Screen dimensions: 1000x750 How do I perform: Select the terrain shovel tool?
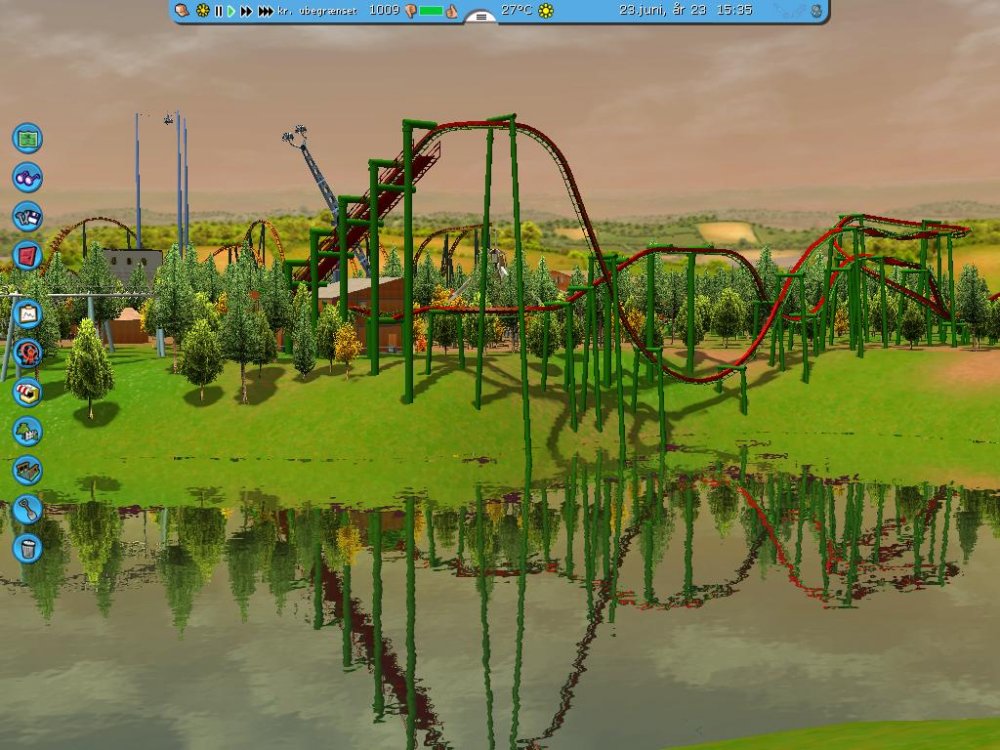coord(27,509)
